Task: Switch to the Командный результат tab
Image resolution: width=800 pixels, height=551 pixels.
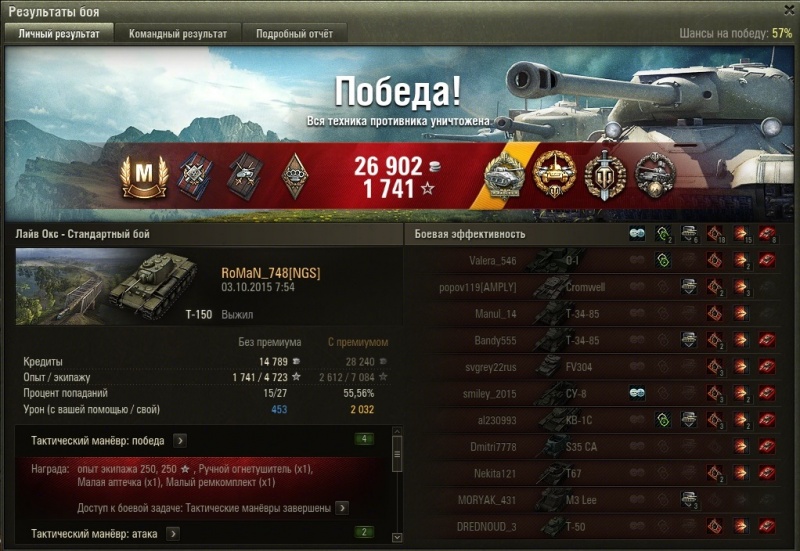Action: [x=178, y=33]
